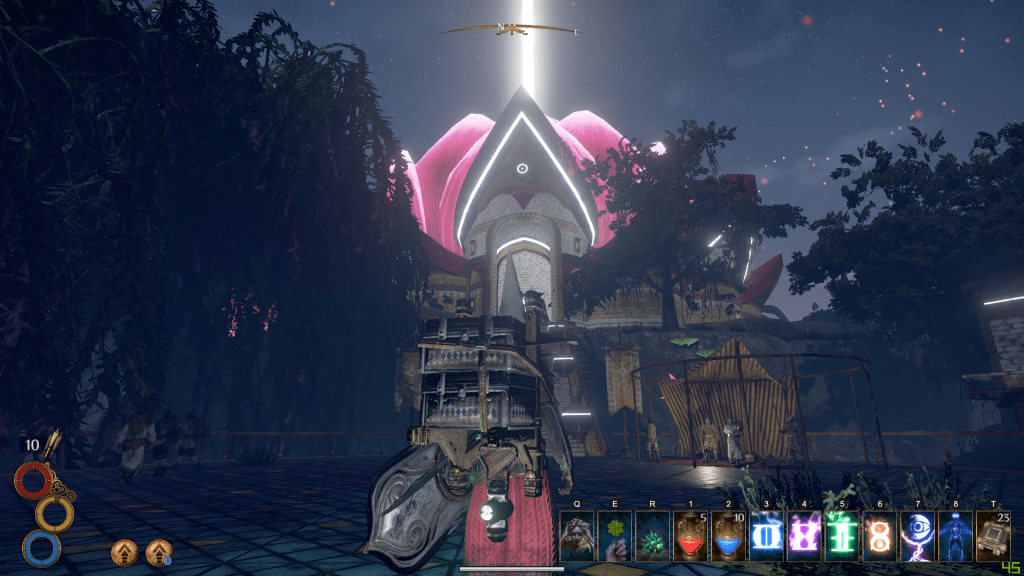The width and height of the screenshot is (1024, 576).
Task: Click the status icon with water droplet
Action: pyautogui.click(x=158, y=551)
